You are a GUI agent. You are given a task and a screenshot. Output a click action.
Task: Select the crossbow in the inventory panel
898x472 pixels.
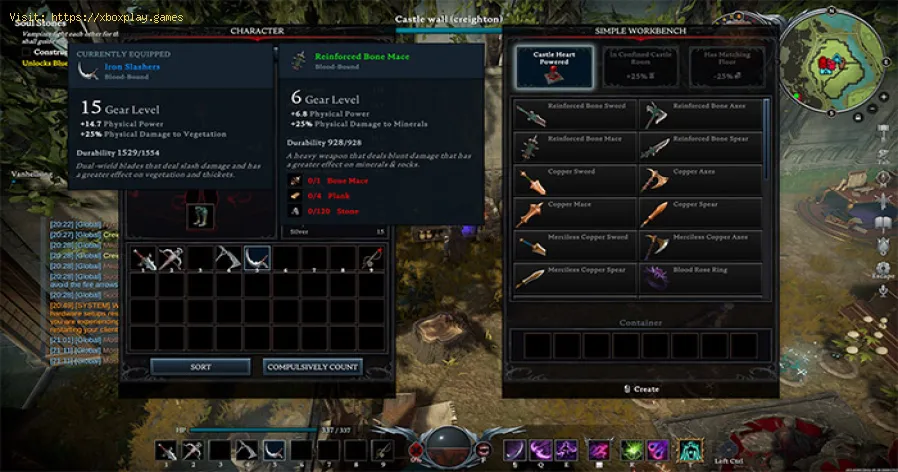point(170,258)
